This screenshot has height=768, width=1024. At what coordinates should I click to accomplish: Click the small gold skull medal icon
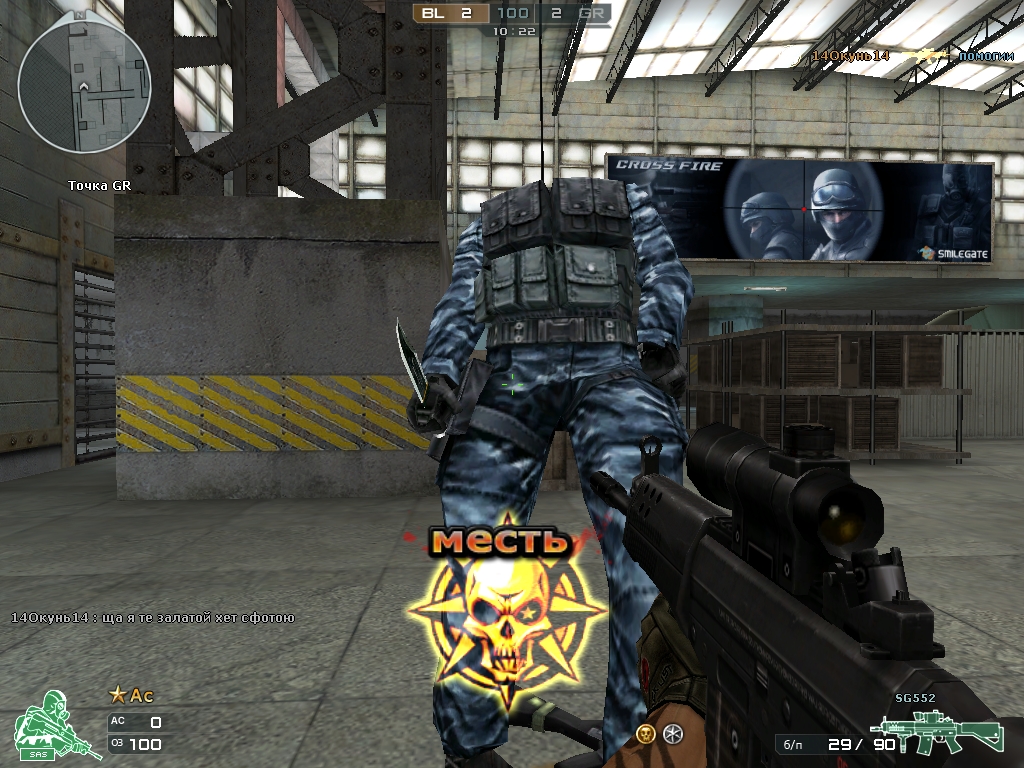click(x=646, y=734)
